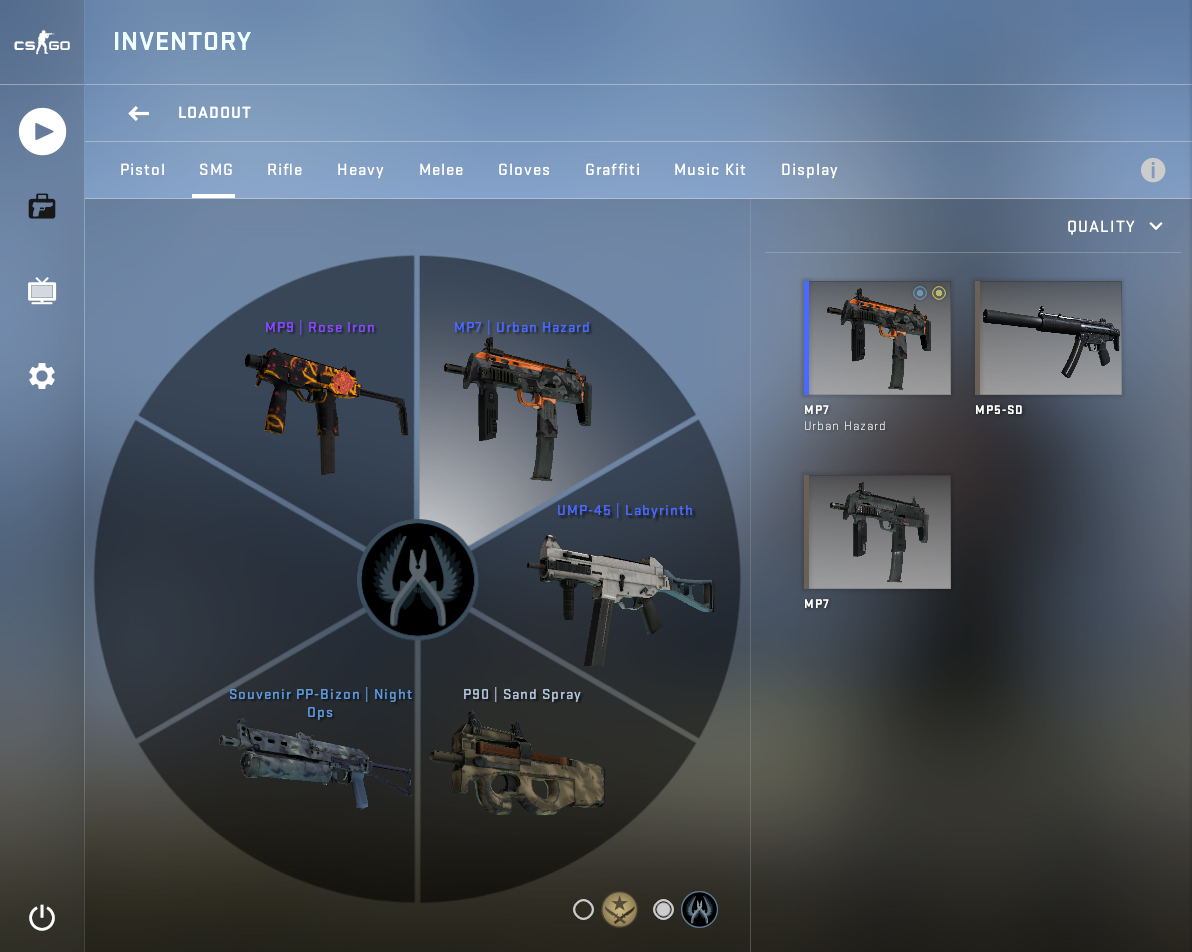Screen dimensions: 1192x952
Task: Select the Heavy weapons tab
Action: click(361, 170)
